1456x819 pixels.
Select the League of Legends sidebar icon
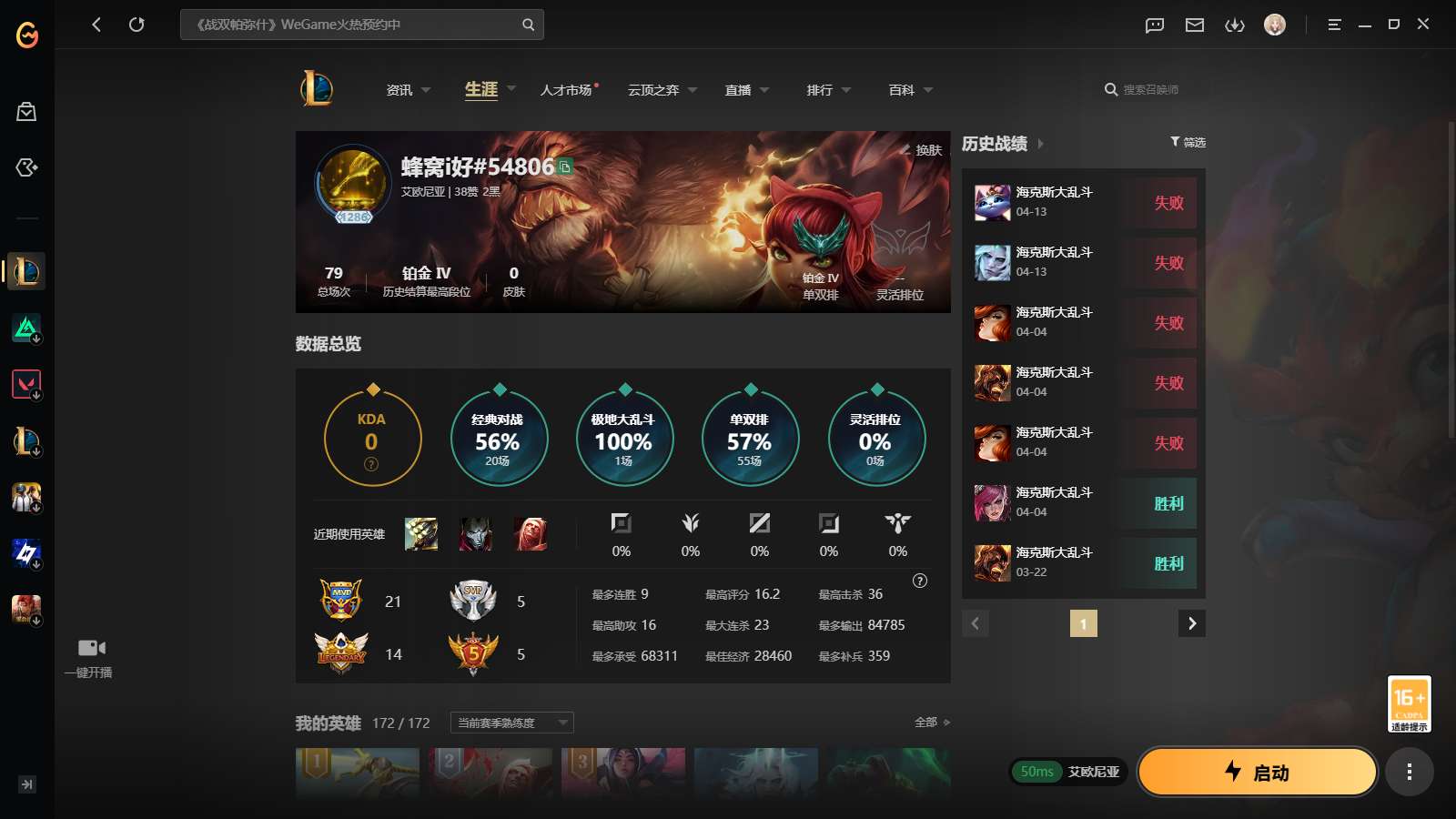click(25, 270)
